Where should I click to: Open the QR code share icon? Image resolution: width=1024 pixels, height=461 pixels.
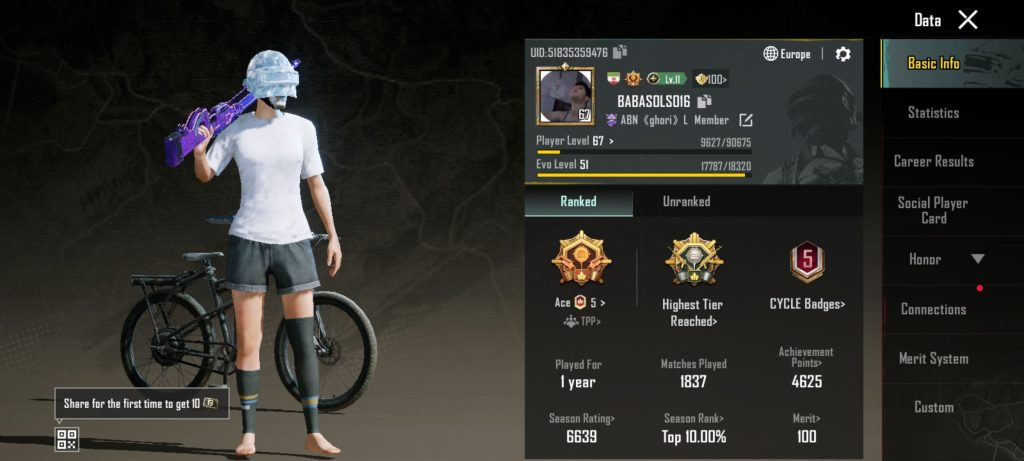(67, 438)
